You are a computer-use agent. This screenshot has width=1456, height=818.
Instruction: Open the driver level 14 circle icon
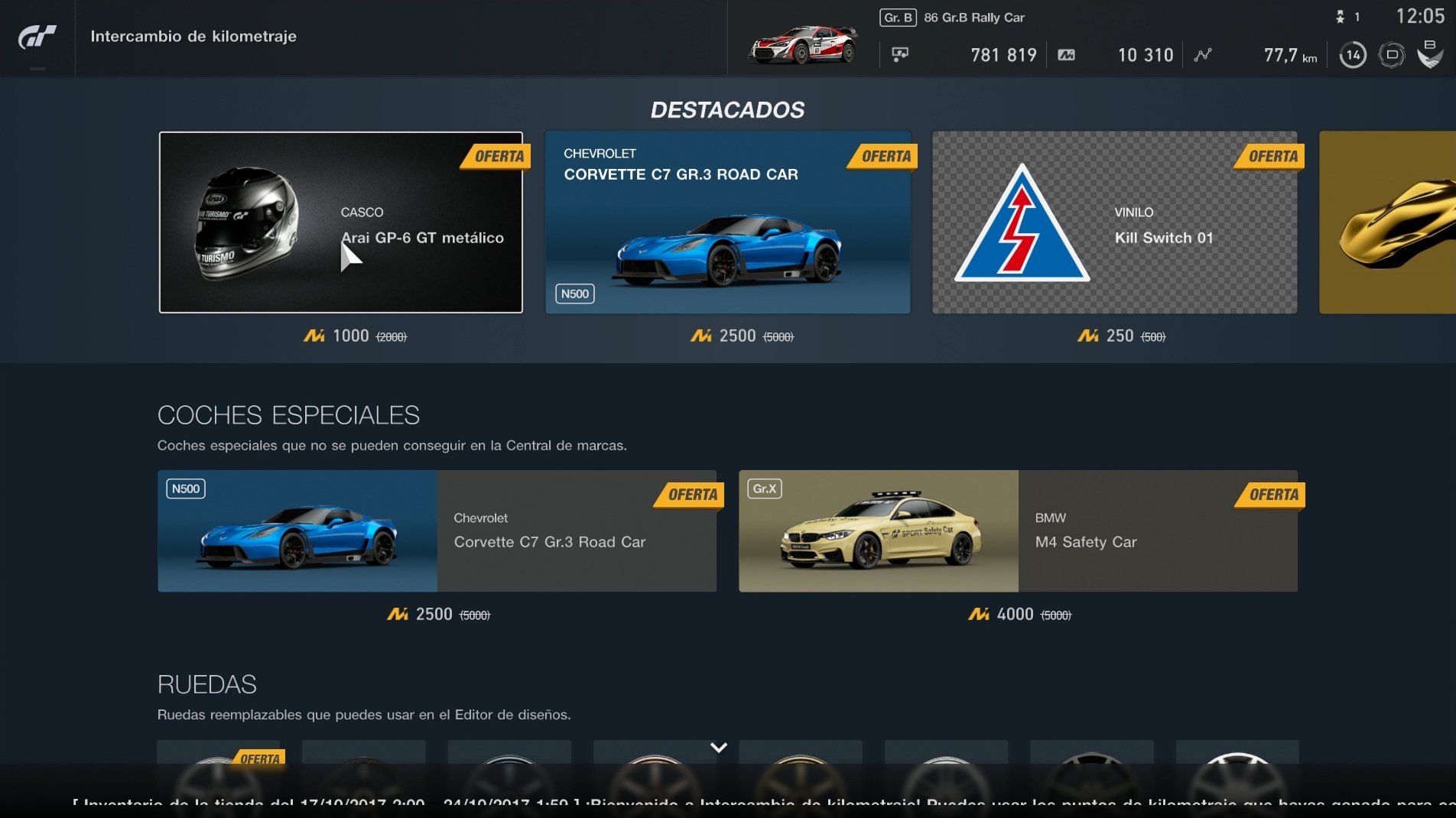click(1352, 54)
